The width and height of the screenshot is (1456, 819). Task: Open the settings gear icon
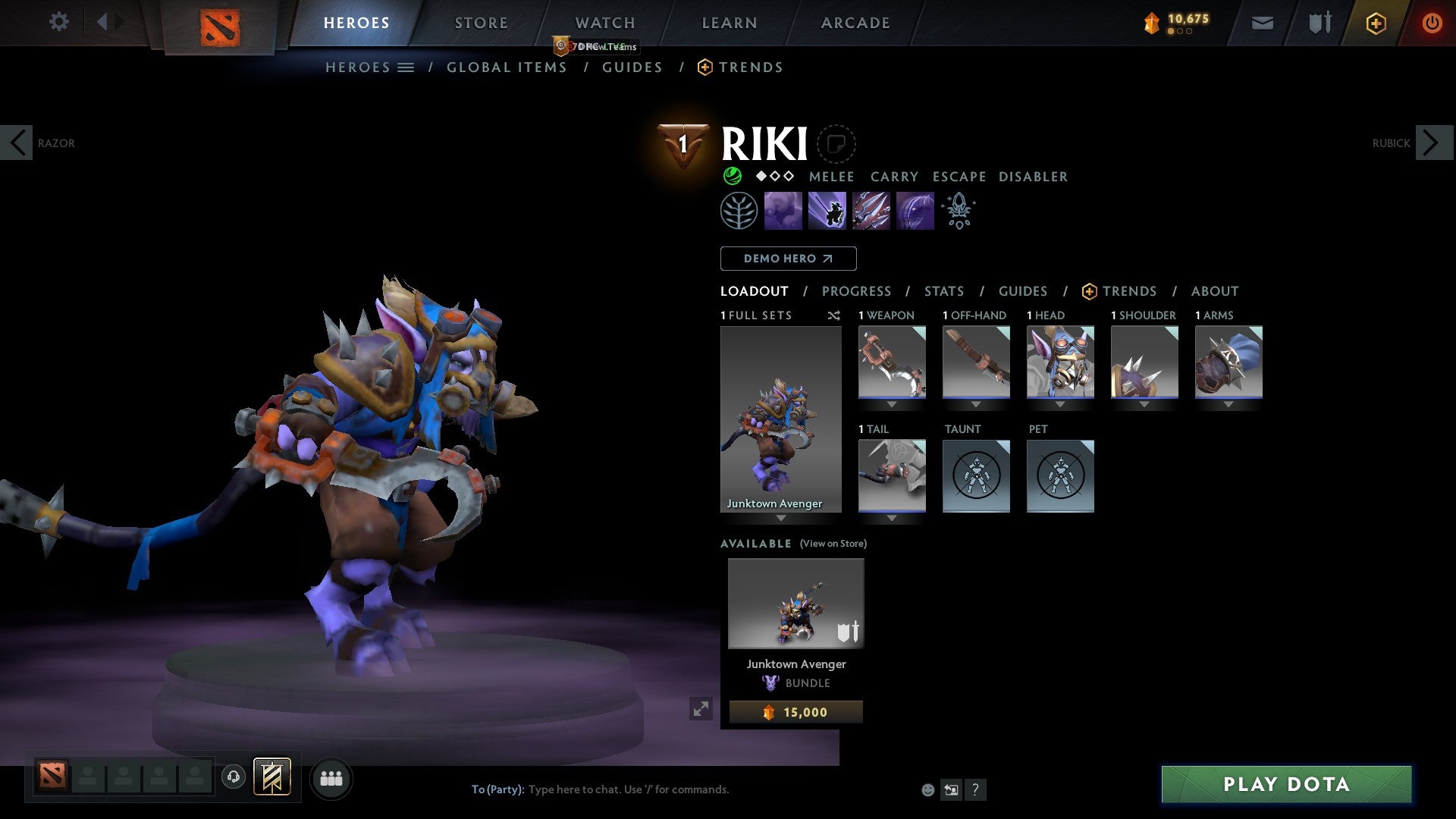coord(59,22)
